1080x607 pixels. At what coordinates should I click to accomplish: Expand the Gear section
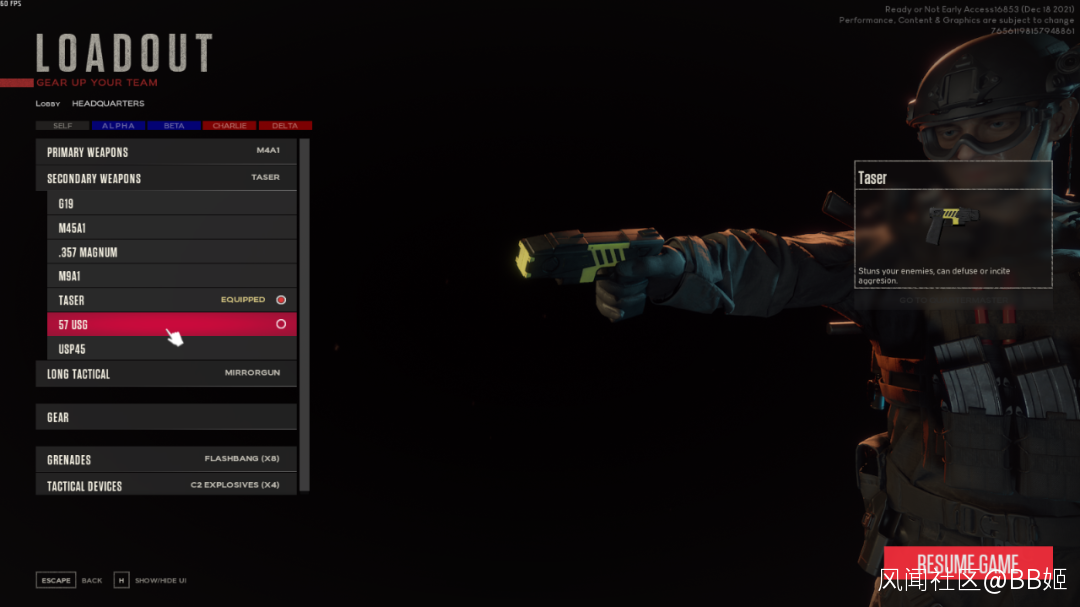(x=166, y=417)
